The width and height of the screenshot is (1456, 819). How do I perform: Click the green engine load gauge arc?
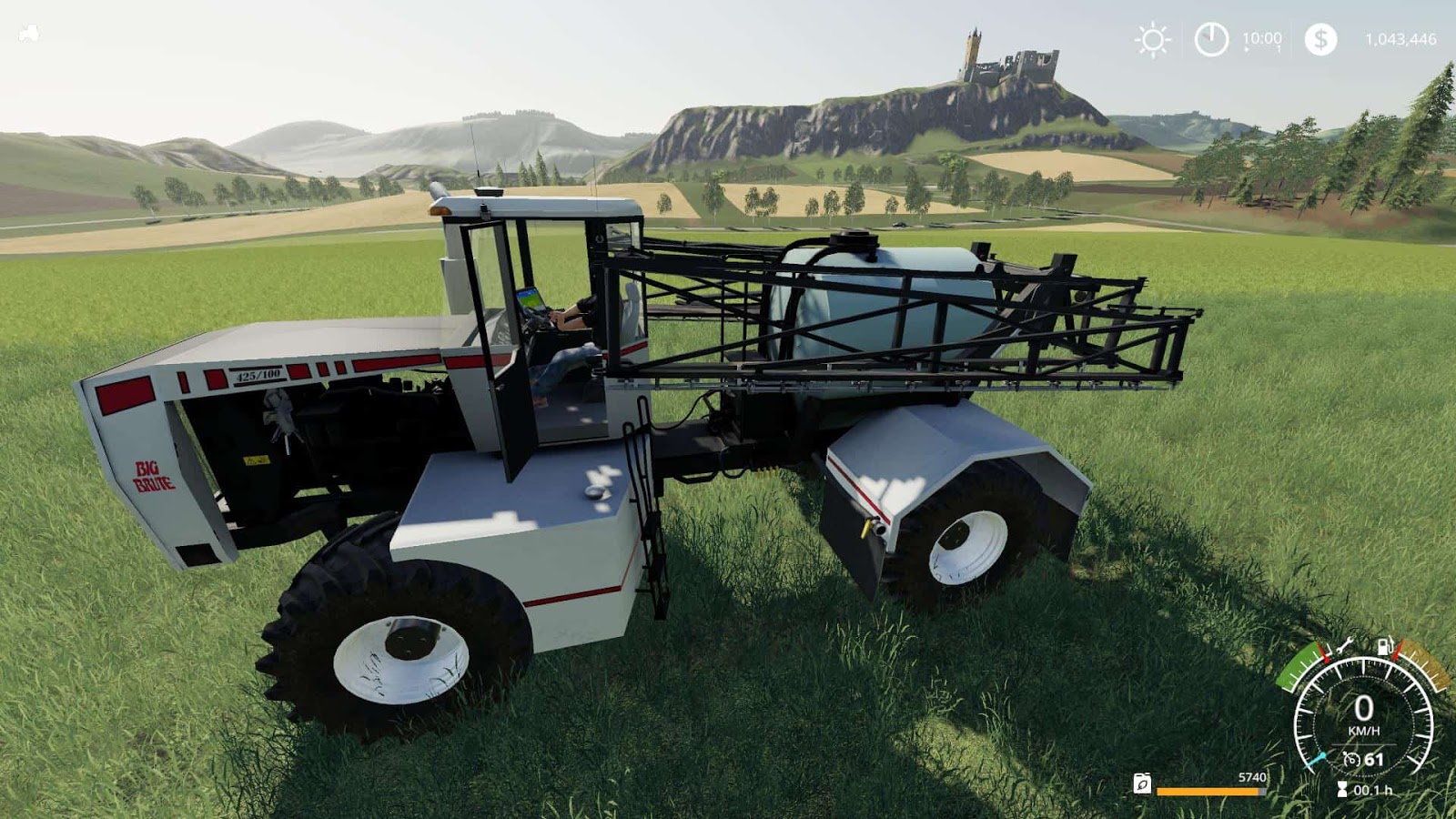click(x=1298, y=666)
